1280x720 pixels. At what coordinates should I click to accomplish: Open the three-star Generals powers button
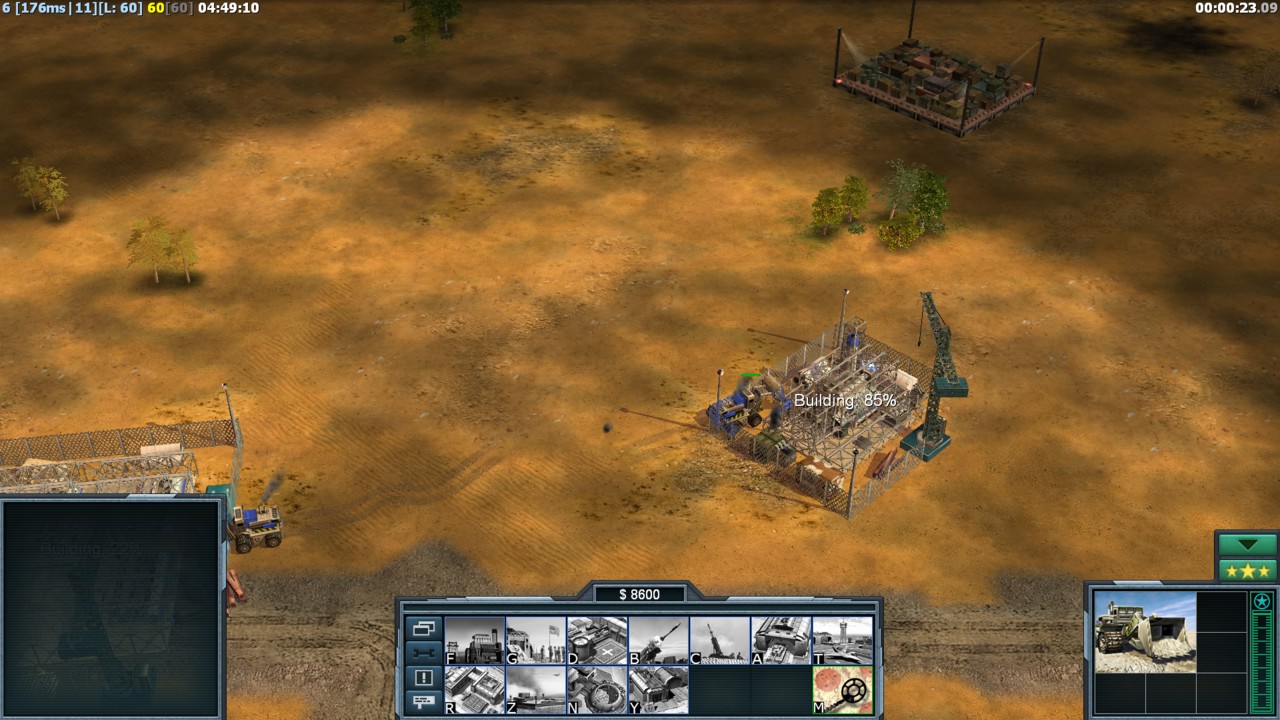pyautogui.click(x=1248, y=571)
